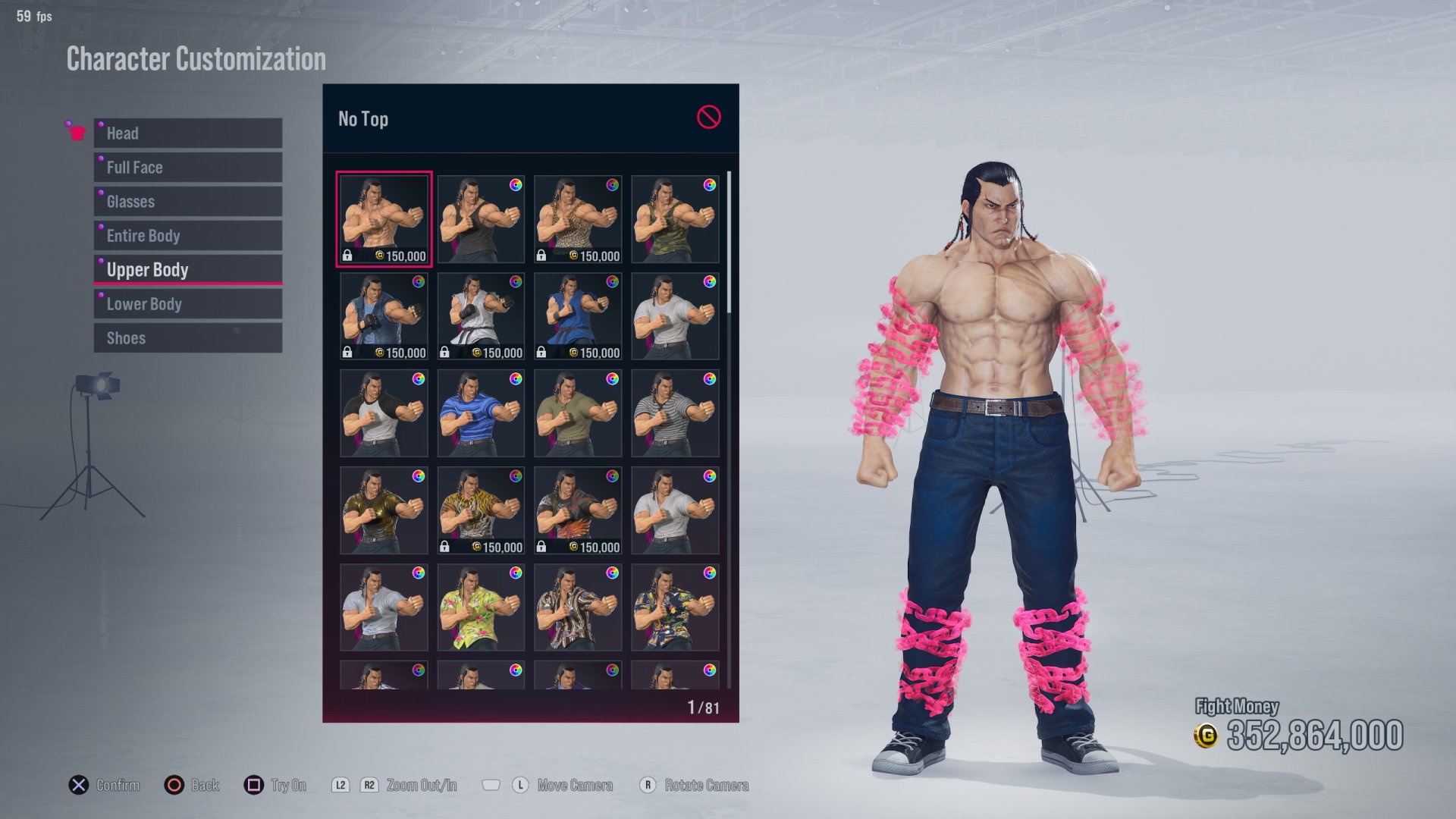Click the lock icon on the leopard-print top
1456x819 pixels.
click(x=543, y=257)
